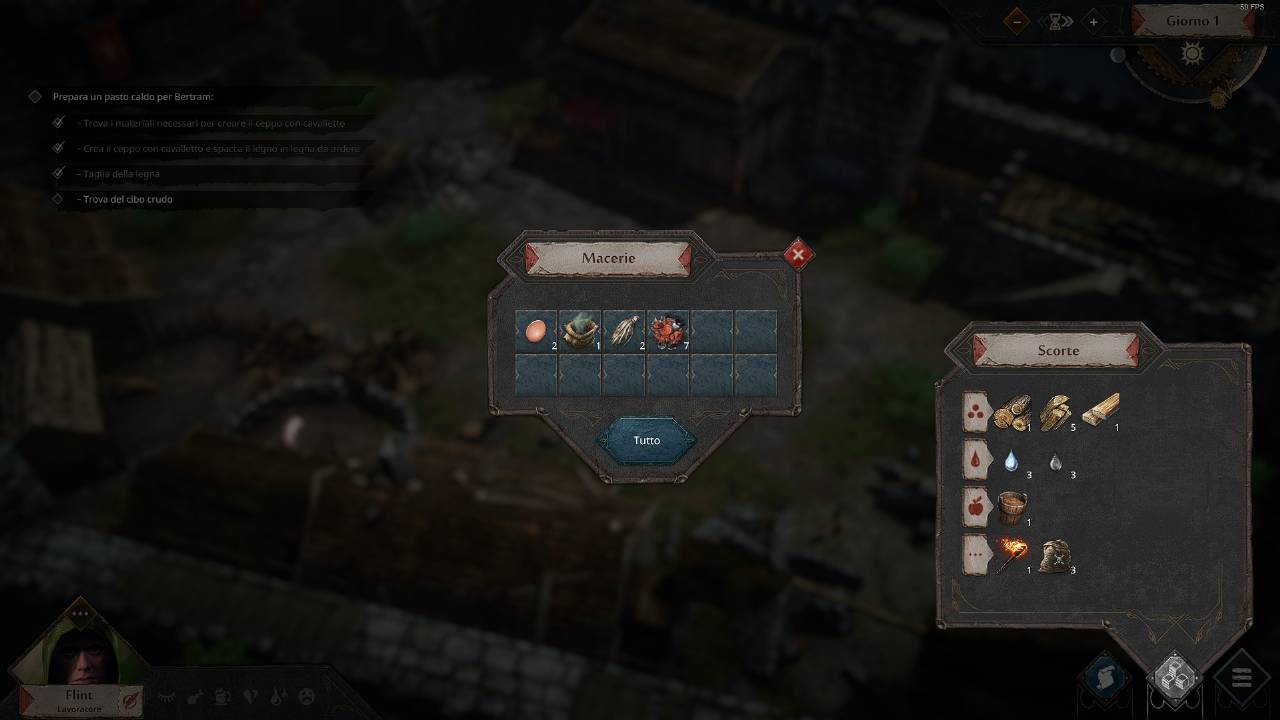The image size is (1280, 720).
Task: Select the straw bundle item slot
Action: (x=624, y=330)
